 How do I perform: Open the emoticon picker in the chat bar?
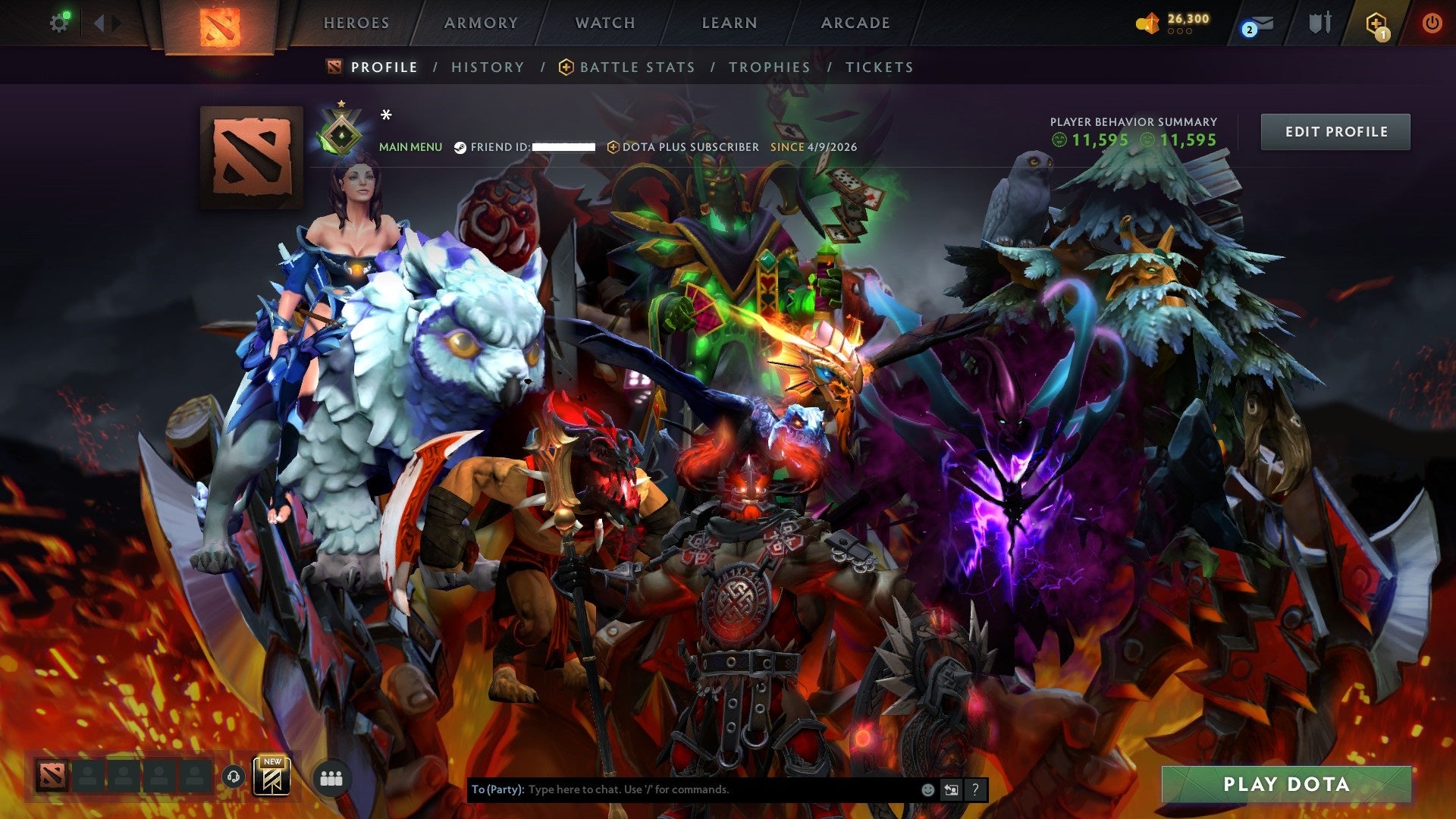tap(927, 789)
